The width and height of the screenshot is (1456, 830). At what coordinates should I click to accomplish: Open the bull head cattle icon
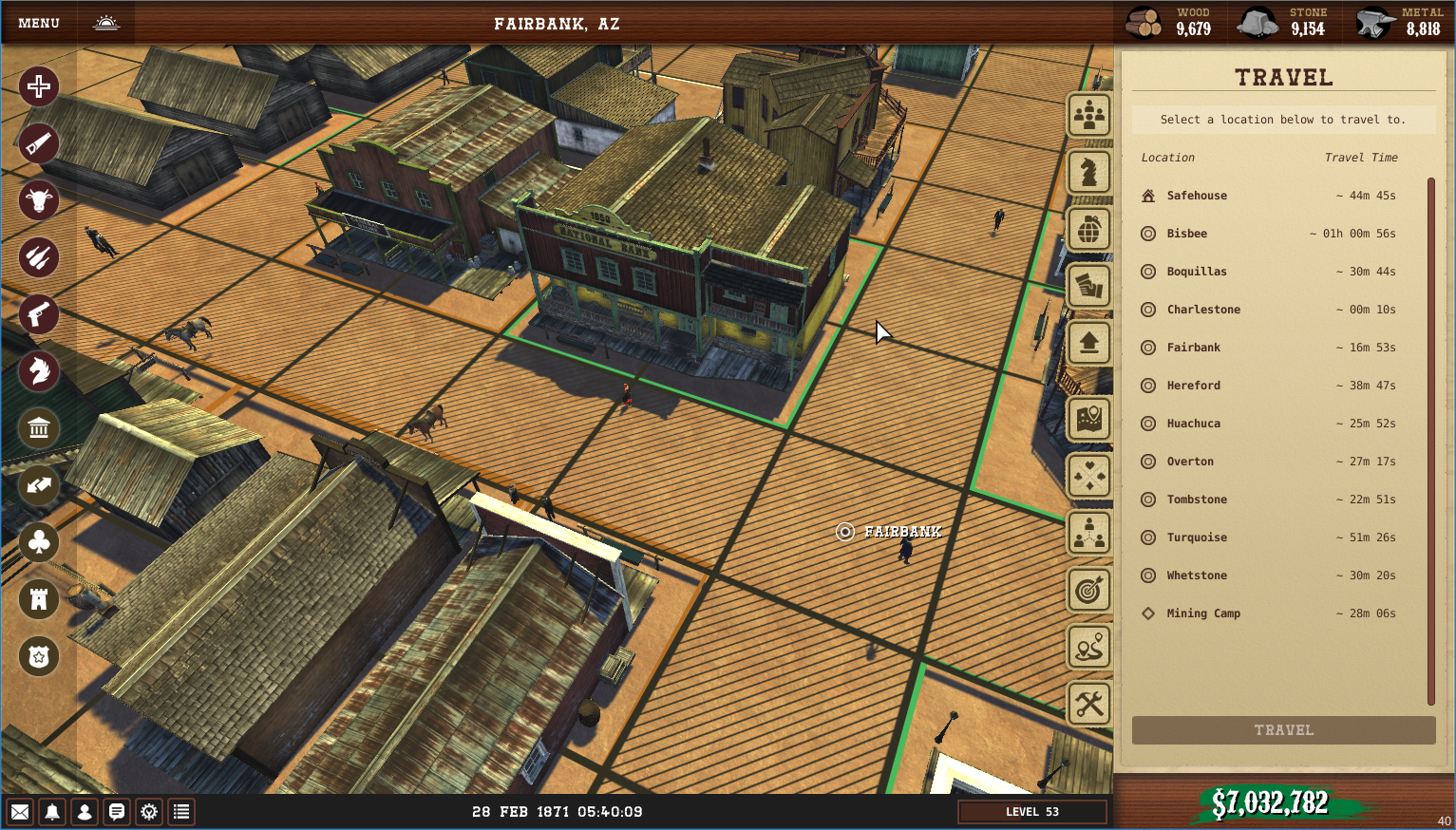click(39, 200)
